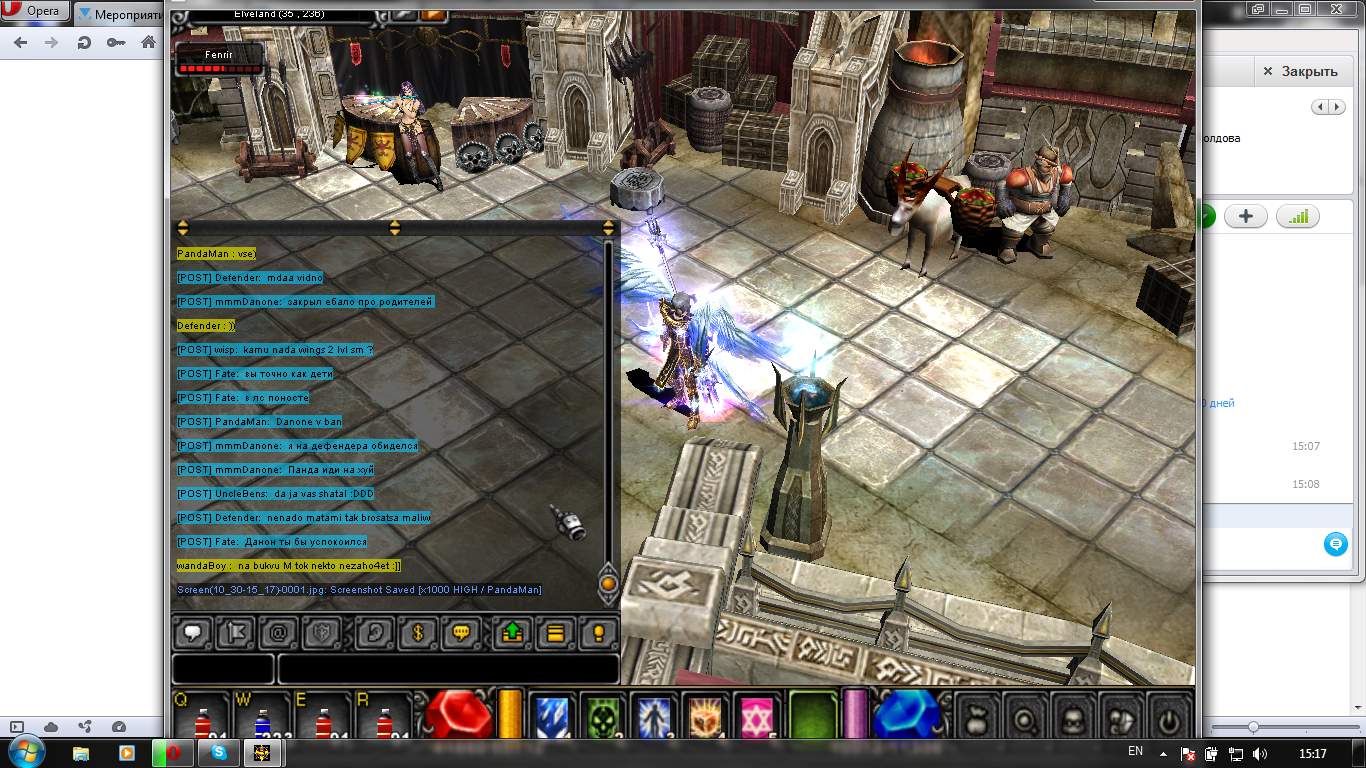Click the speech bubble chat mode button
This screenshot has width=1366, height=768.
point(193,633)
